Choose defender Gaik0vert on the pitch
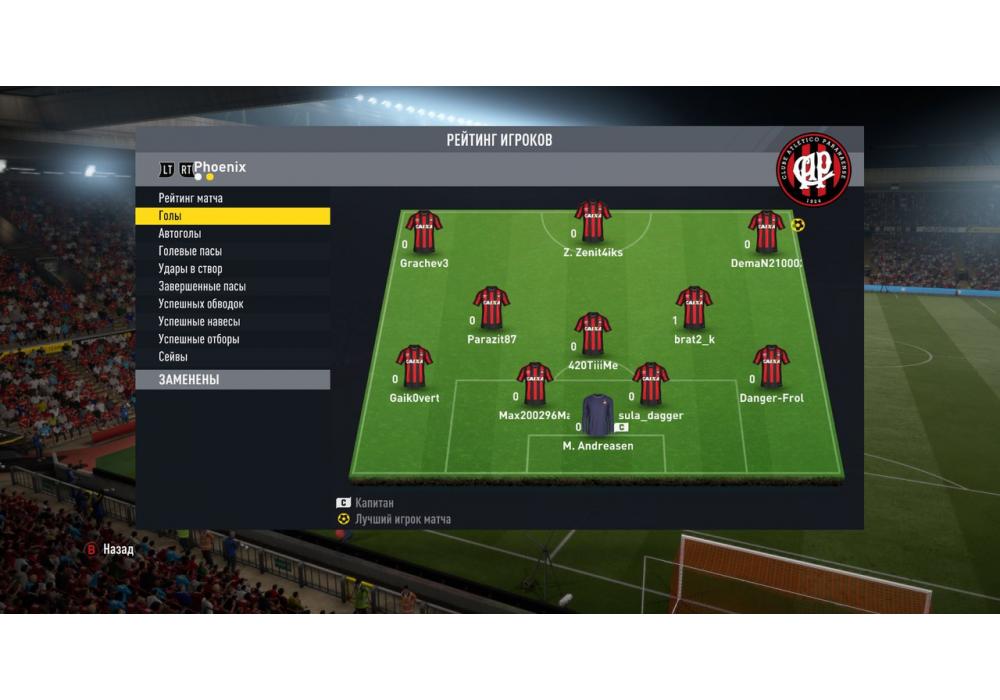The width and height of the screenshot is (1000, 700). [x=414, y=367]
